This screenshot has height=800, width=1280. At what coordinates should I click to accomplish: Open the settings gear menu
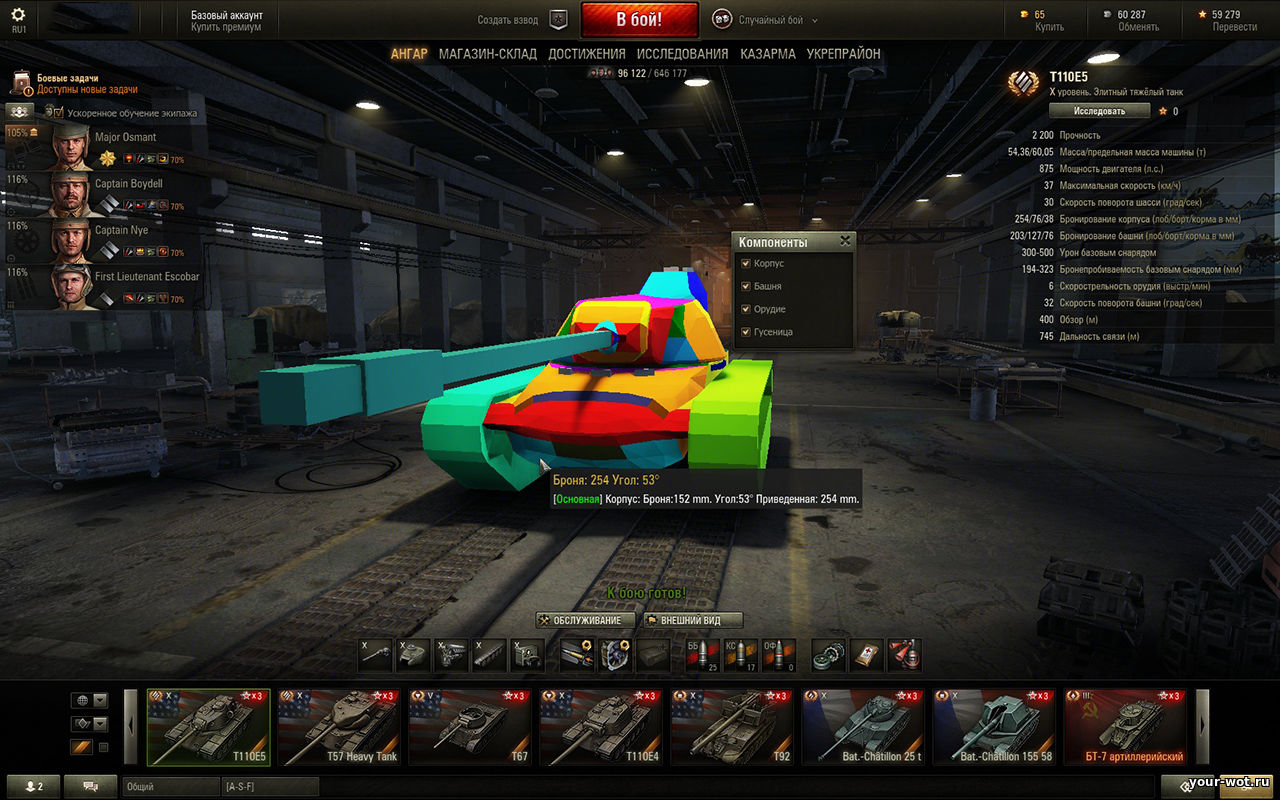tap(18, 16)
